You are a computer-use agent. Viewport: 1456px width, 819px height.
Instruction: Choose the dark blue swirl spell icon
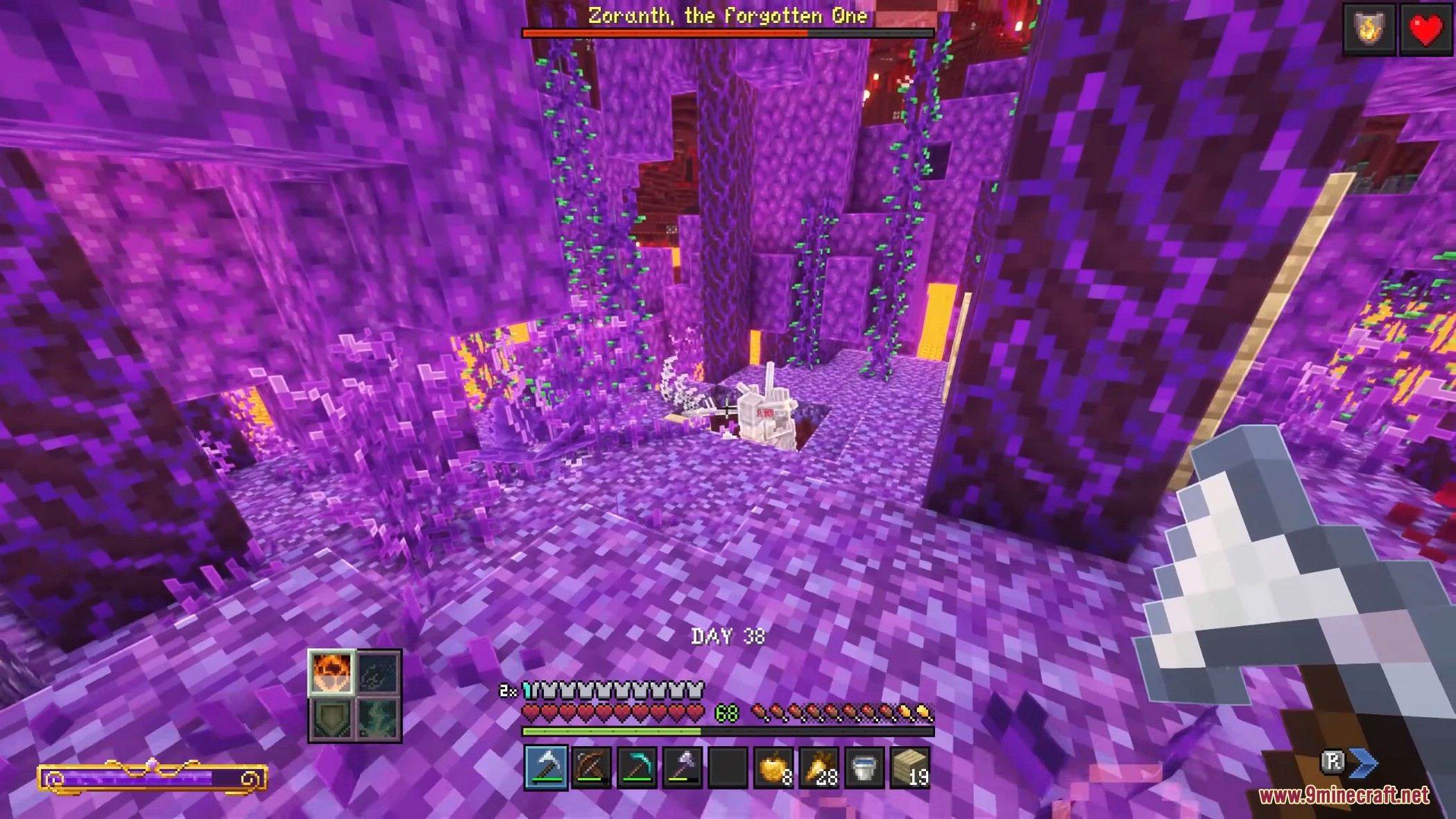[378, 673]
